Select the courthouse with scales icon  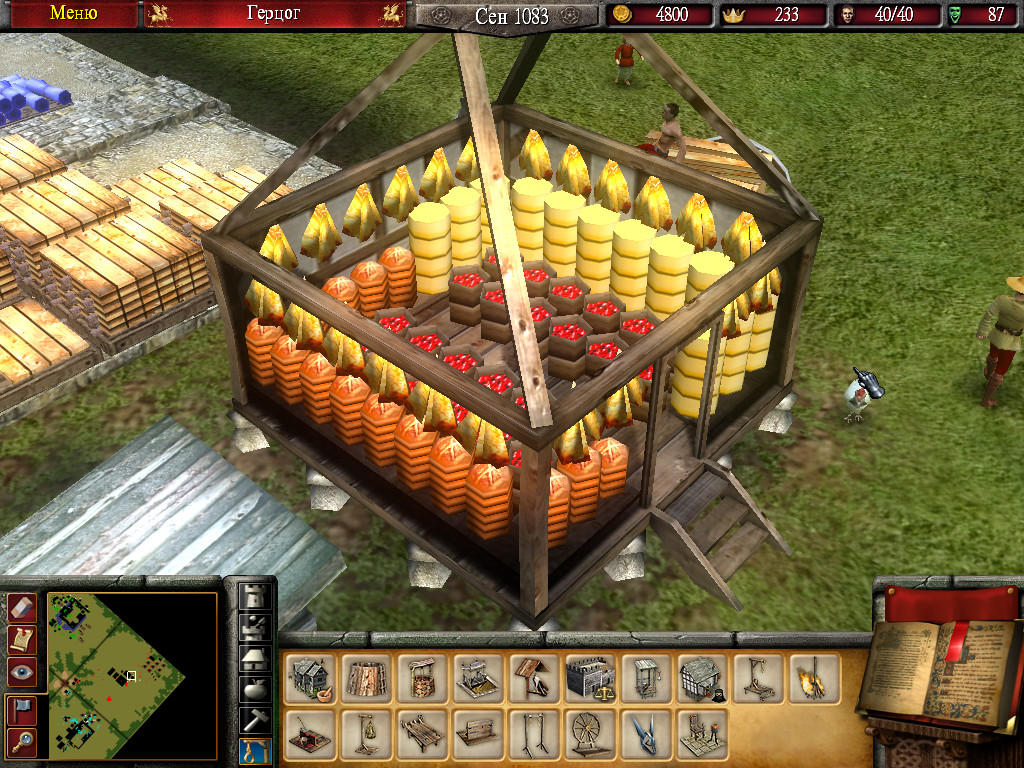[590, 678]
